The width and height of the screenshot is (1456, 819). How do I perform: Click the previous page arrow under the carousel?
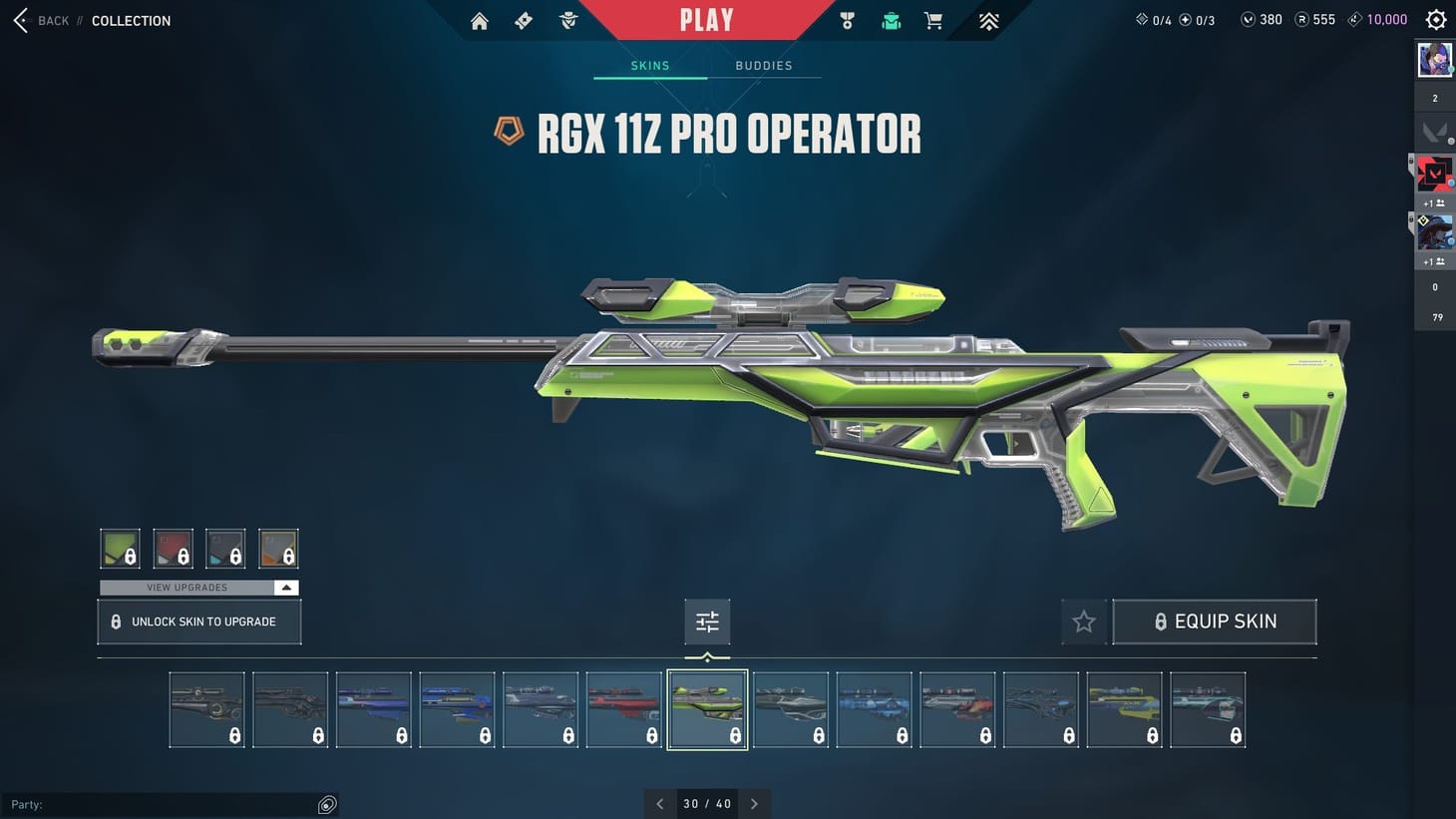pos(659,803)
